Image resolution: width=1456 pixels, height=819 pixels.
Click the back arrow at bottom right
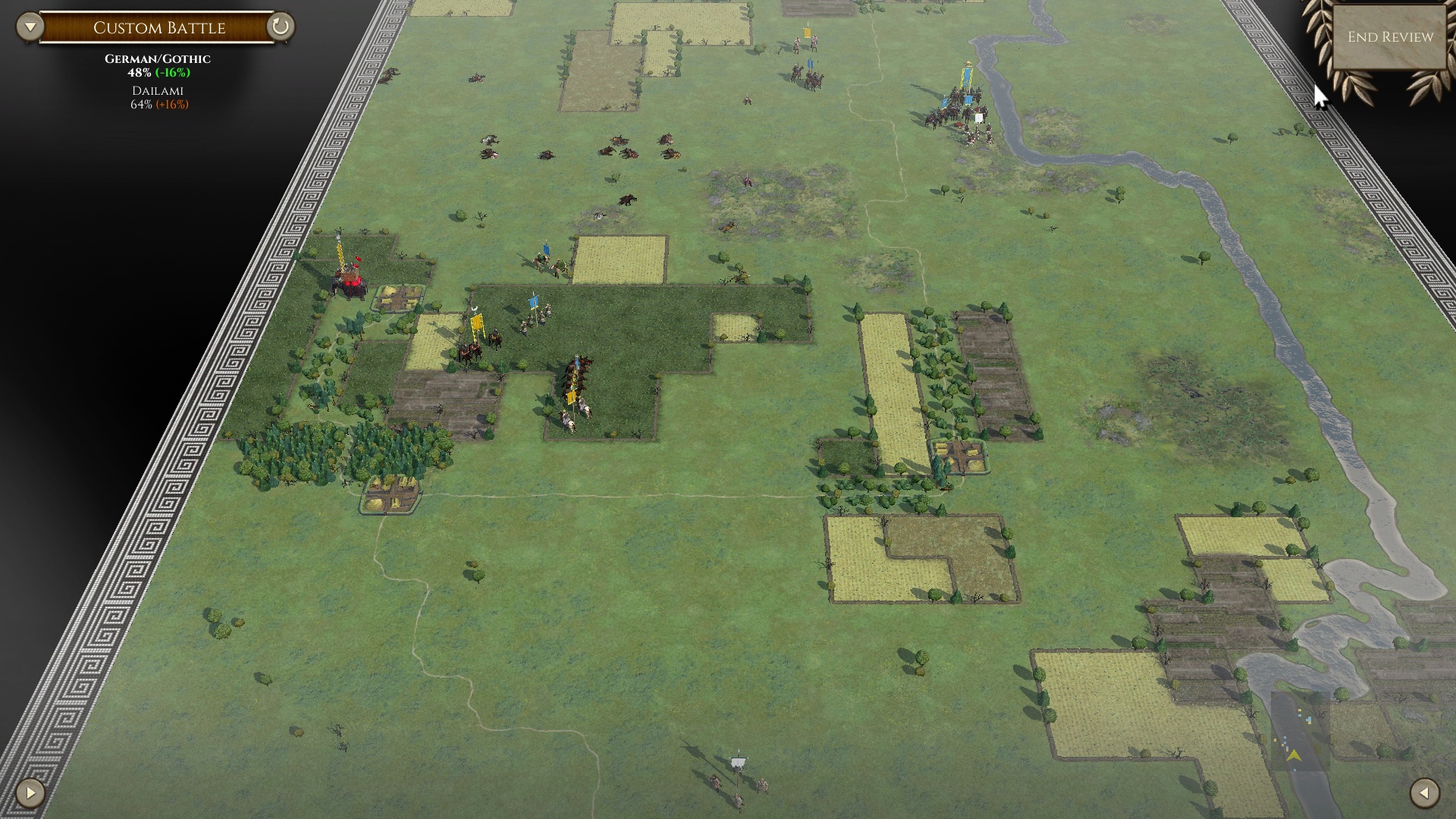[x=1424, y=793]
